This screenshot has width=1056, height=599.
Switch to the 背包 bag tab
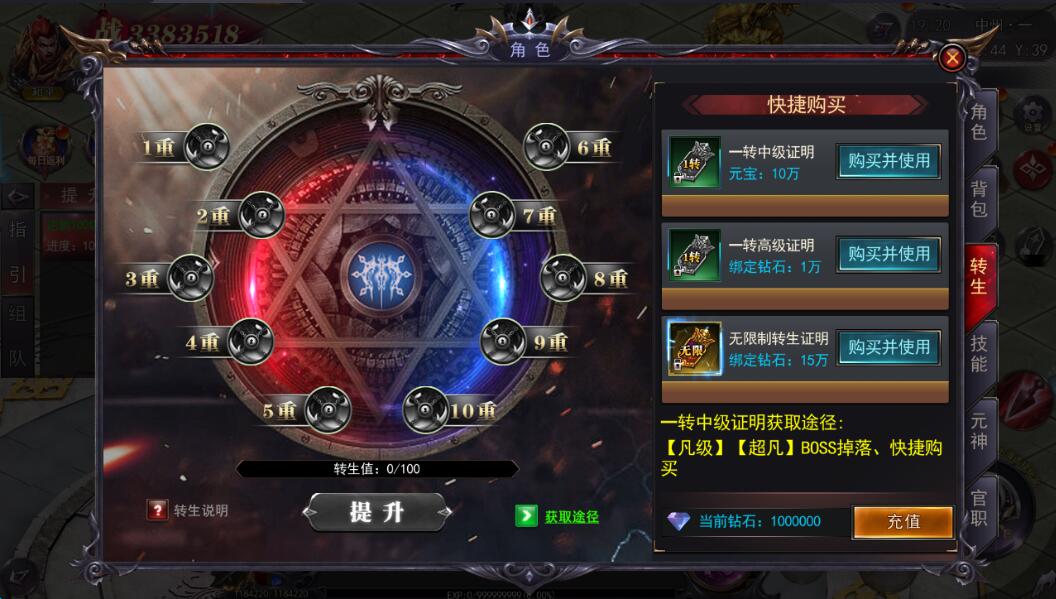click(978, 198)
